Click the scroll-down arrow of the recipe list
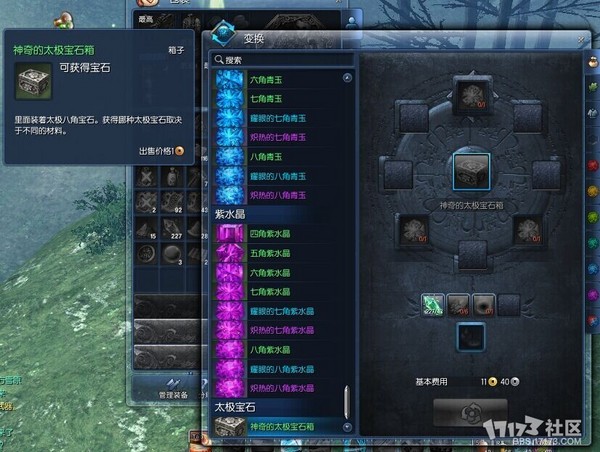Screen dimensions: 600x452 pos(348,427)
